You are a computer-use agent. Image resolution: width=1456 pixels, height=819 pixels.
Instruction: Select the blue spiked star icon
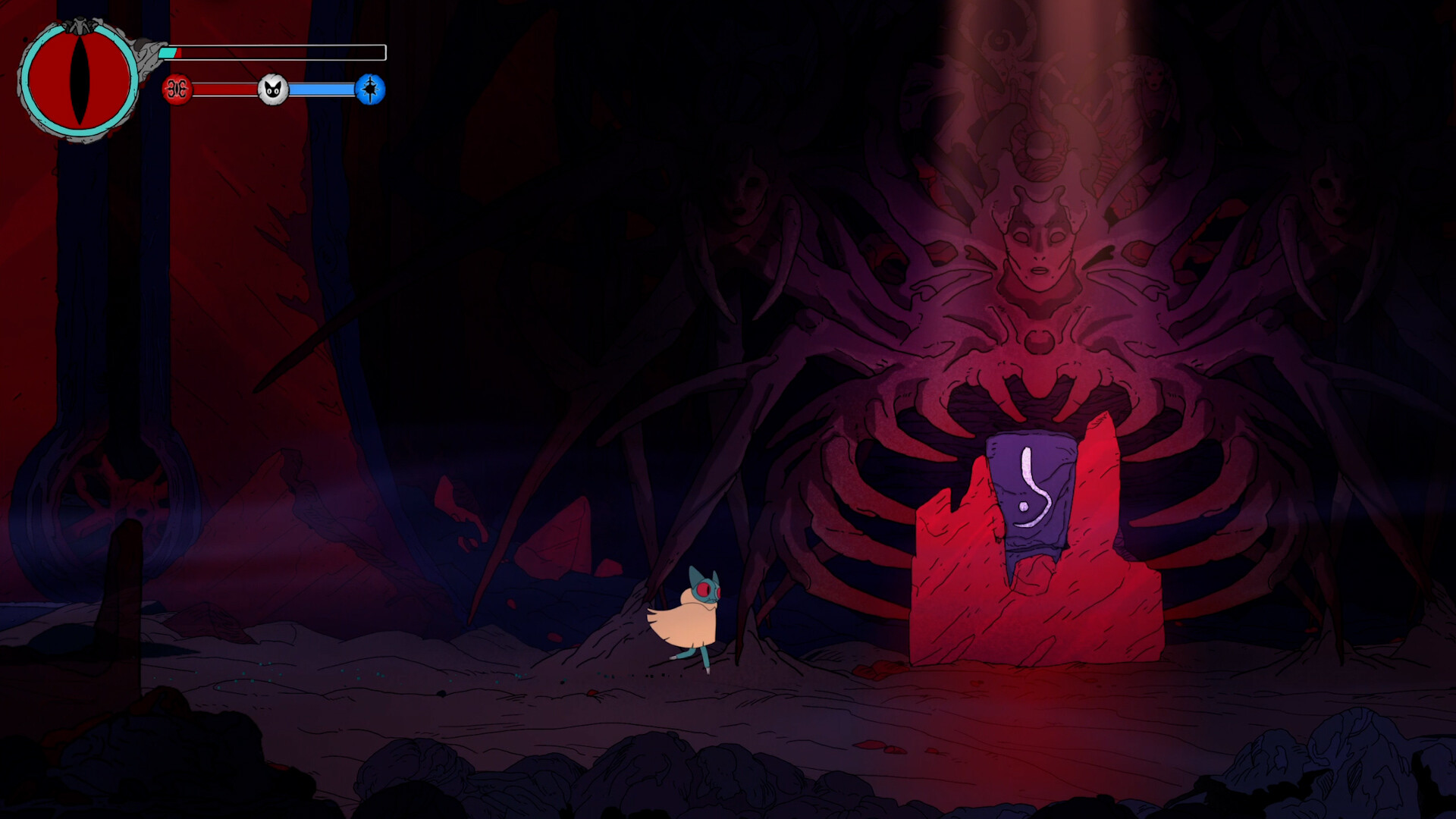pos(370,90)
